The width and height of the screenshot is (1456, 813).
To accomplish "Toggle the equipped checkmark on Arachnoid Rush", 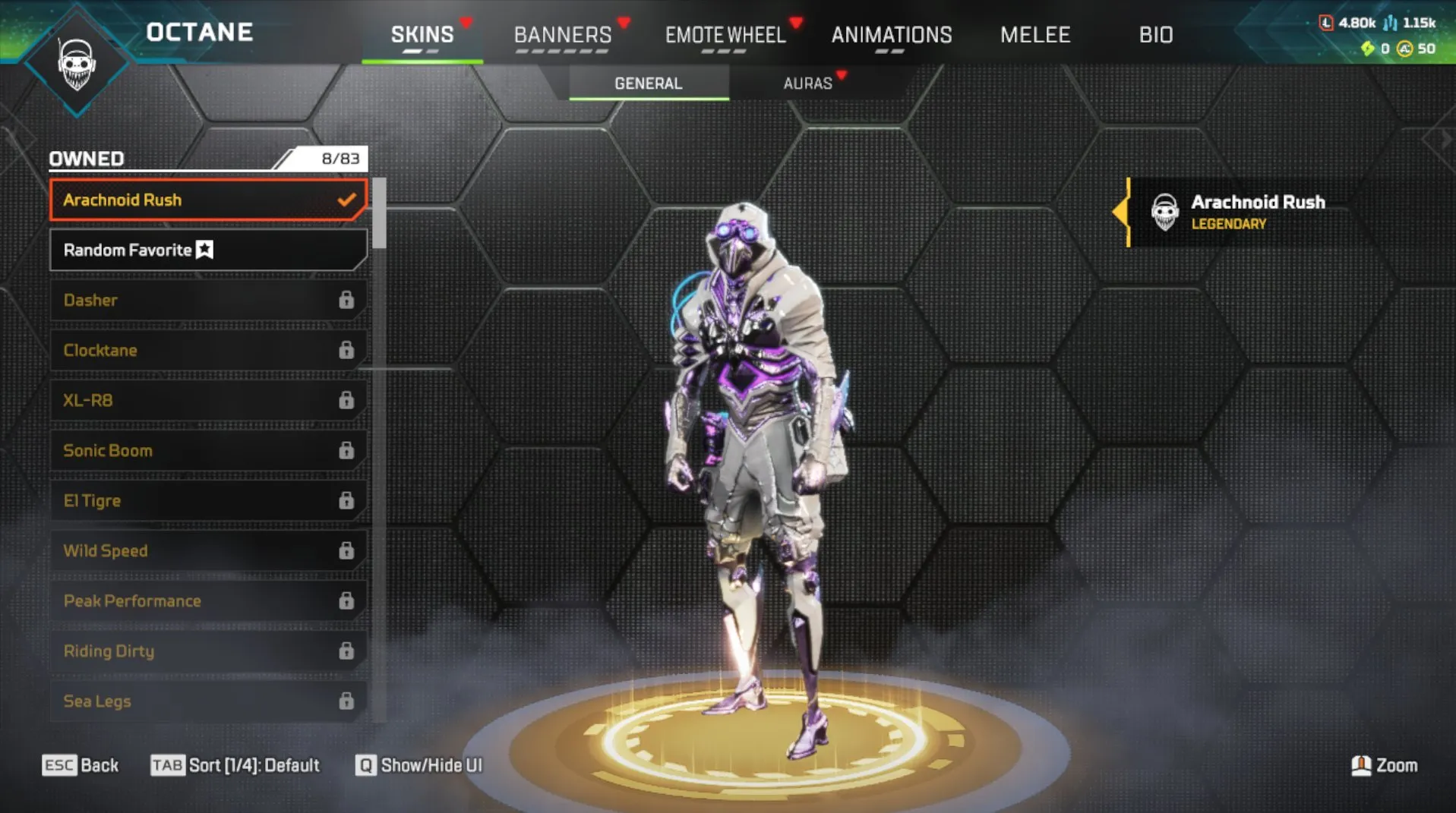I will (346, 200).
